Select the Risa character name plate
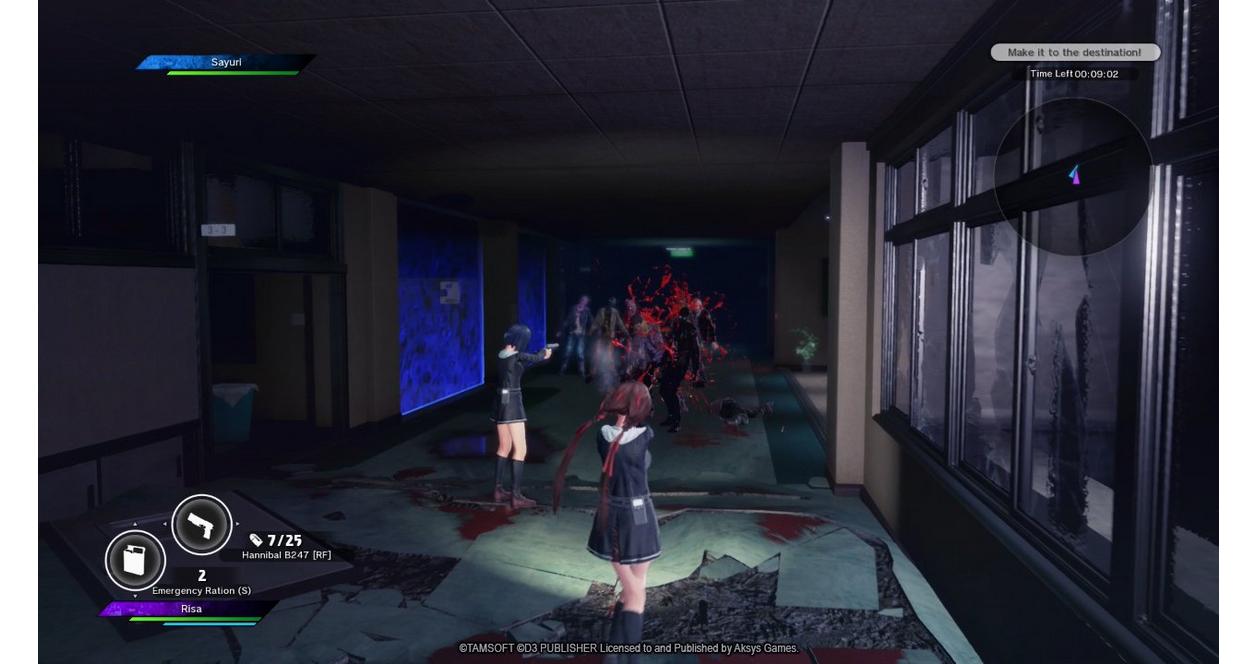1256x664 pixels. [191, 609]
